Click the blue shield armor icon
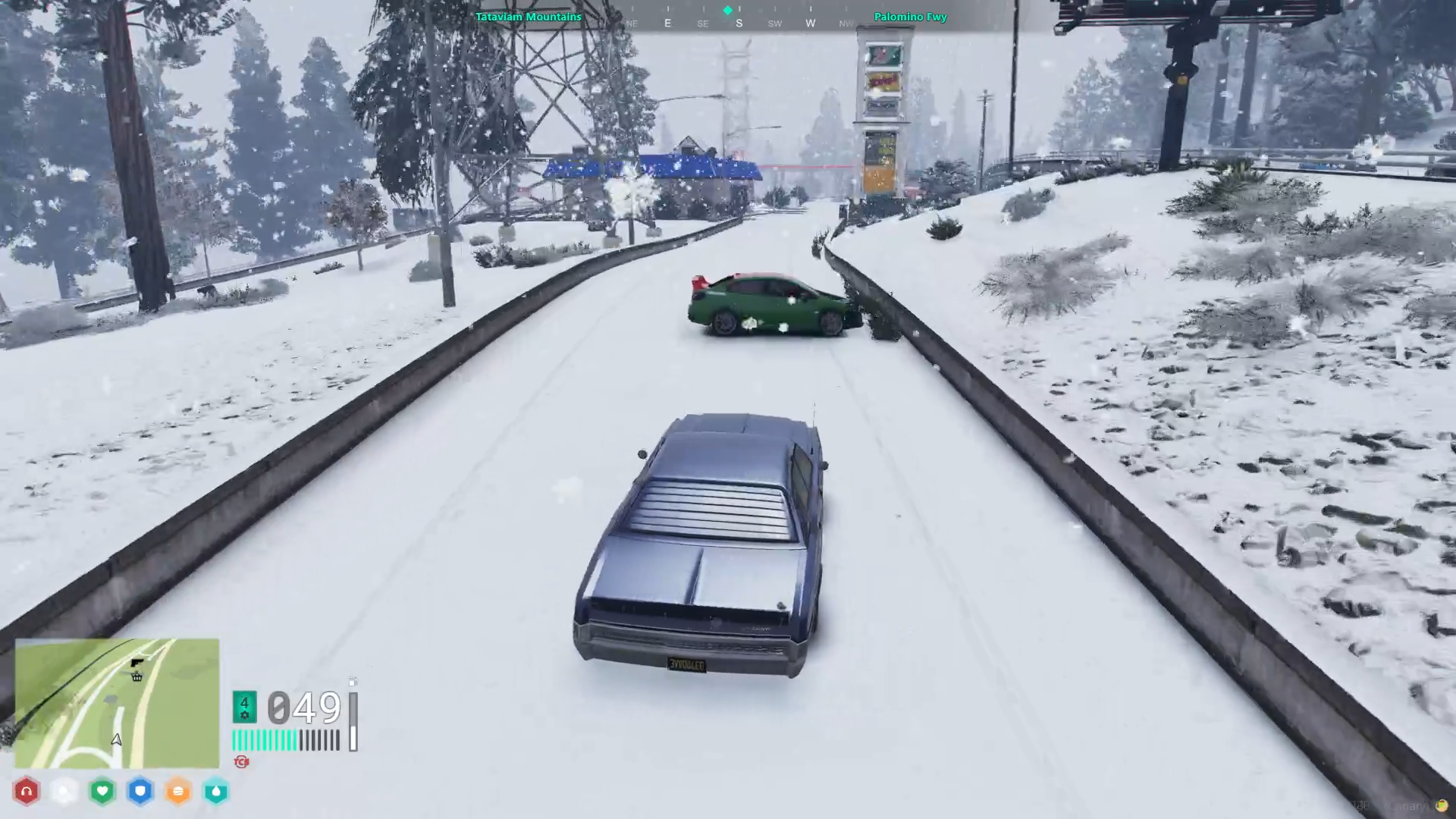 (x=140, y=792)
